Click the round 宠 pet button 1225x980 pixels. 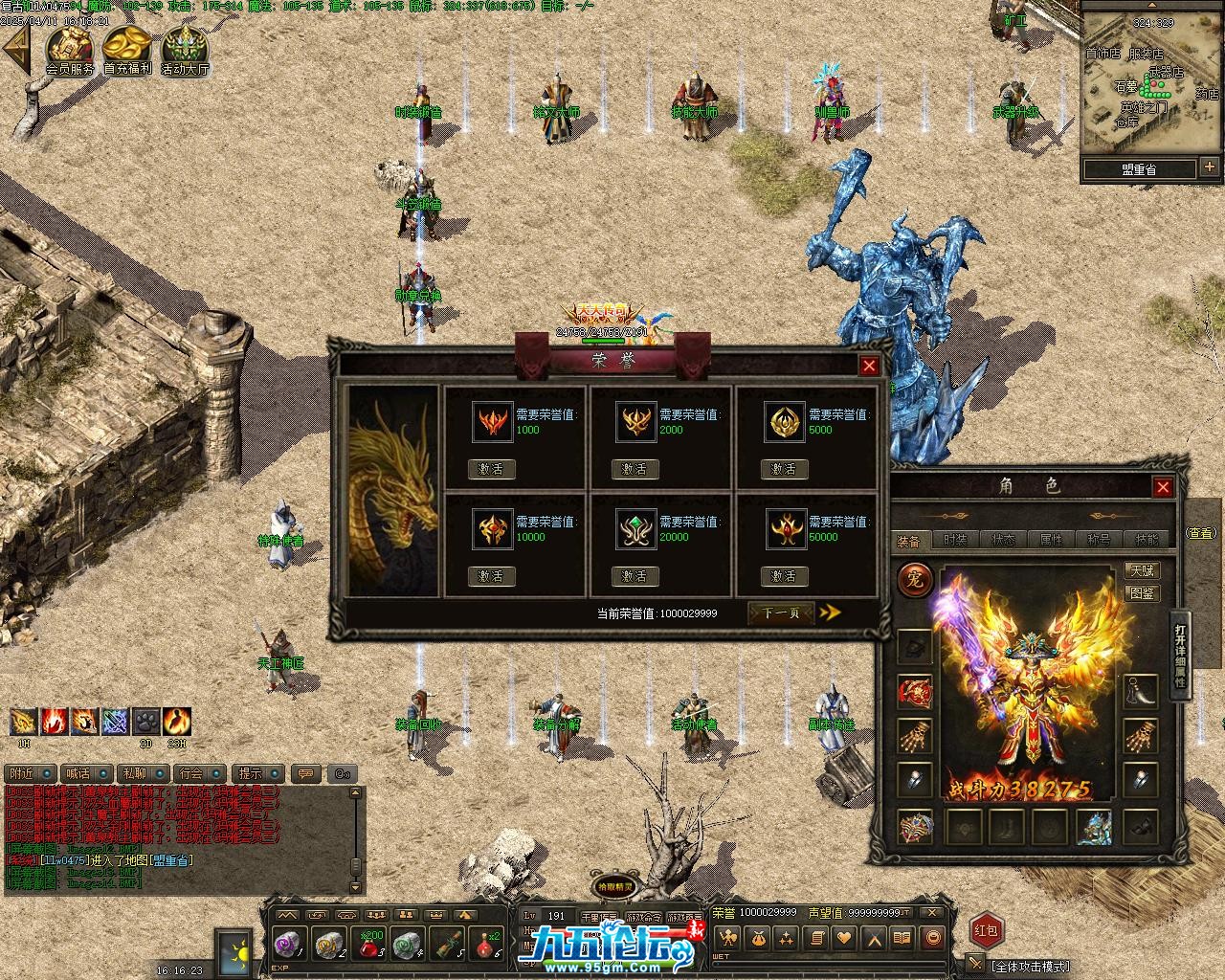coord(915,580)
